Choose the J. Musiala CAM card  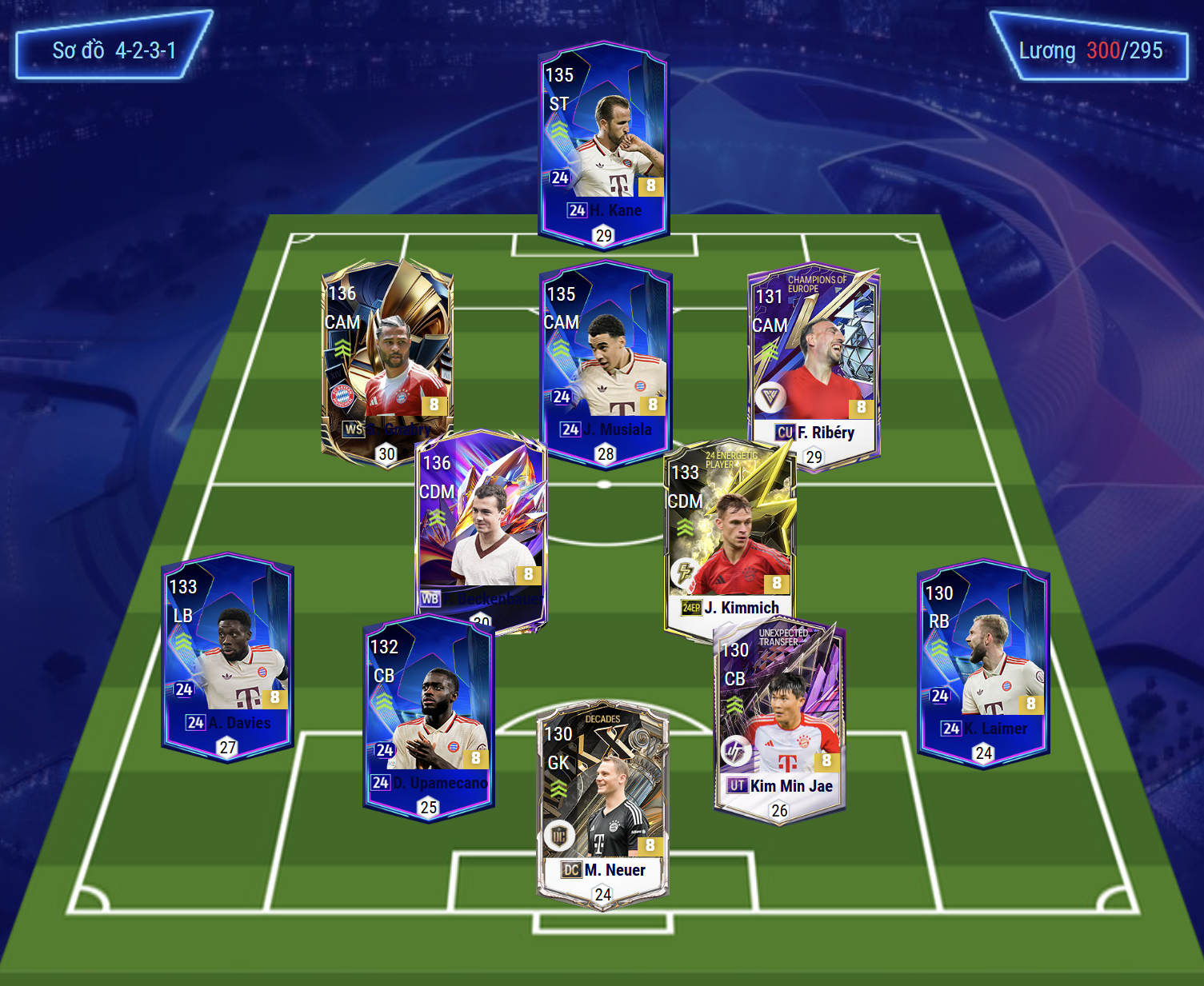point(606,364)
